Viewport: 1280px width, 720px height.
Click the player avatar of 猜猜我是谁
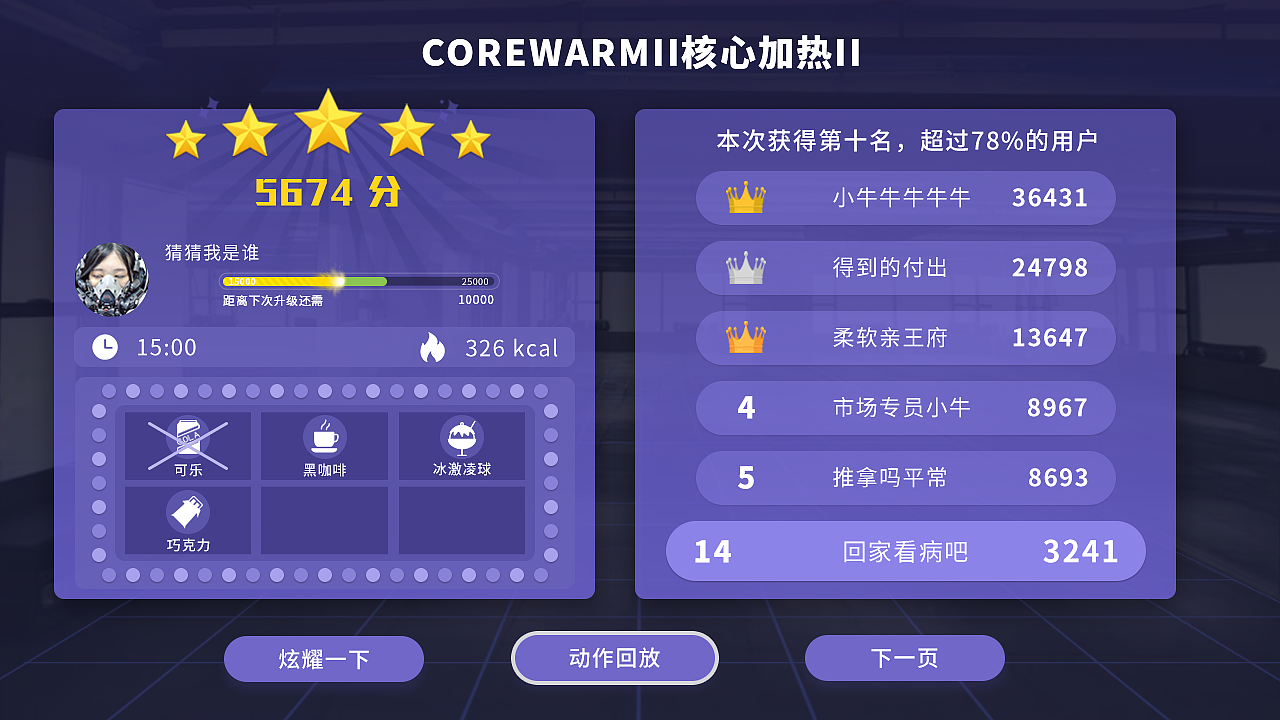pyautogui.click(x=113, y=280)
